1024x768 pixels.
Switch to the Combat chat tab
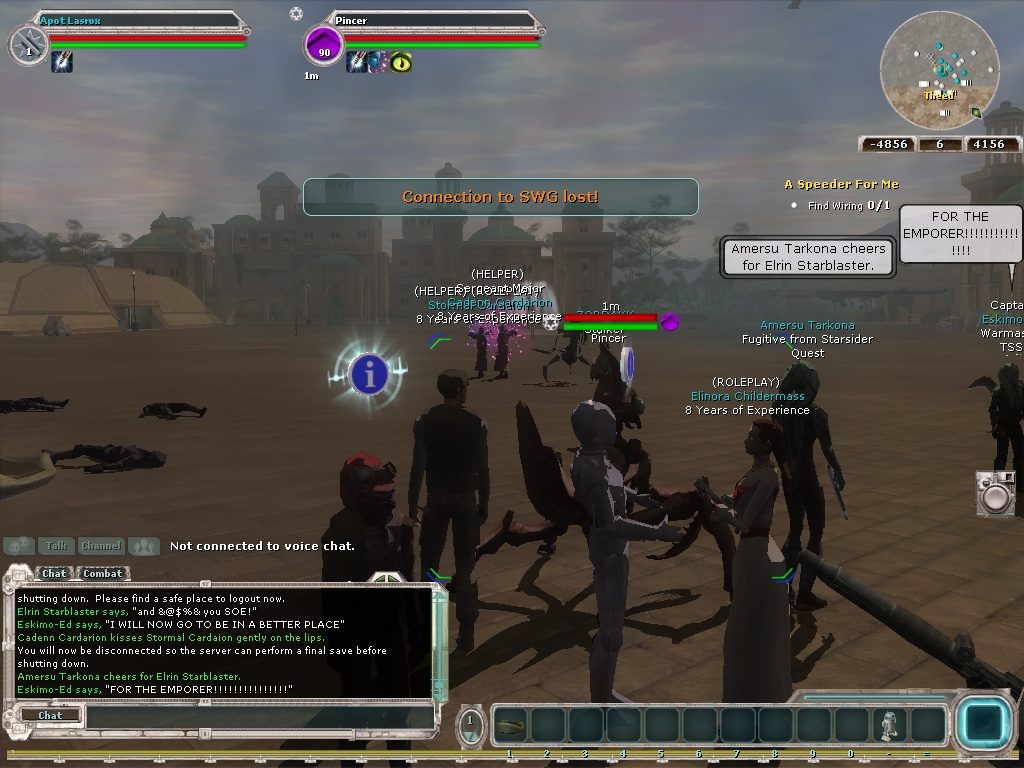click(x=103, y=574)
